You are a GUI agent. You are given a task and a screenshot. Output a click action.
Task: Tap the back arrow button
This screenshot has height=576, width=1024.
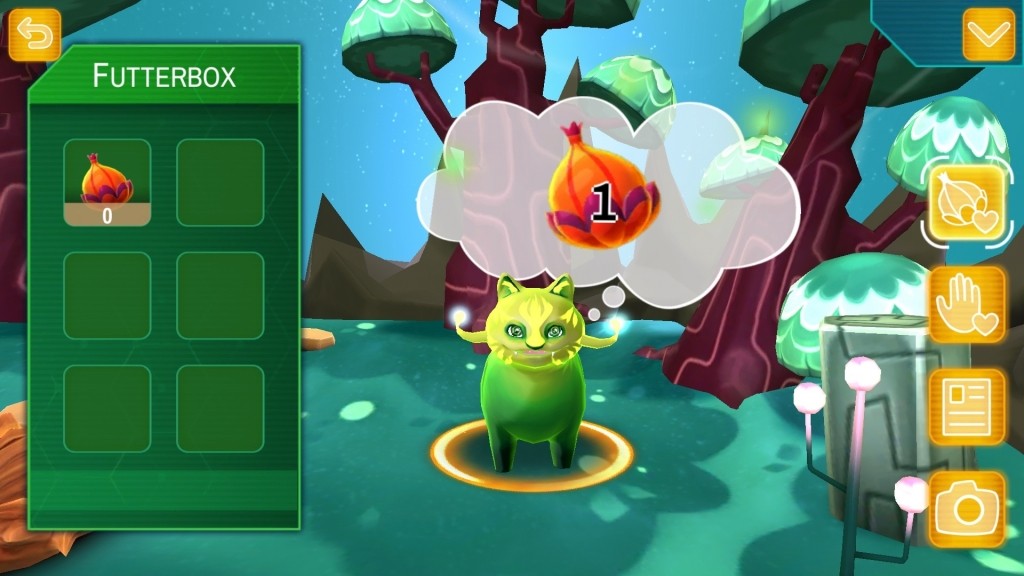[x=35, y=35]
